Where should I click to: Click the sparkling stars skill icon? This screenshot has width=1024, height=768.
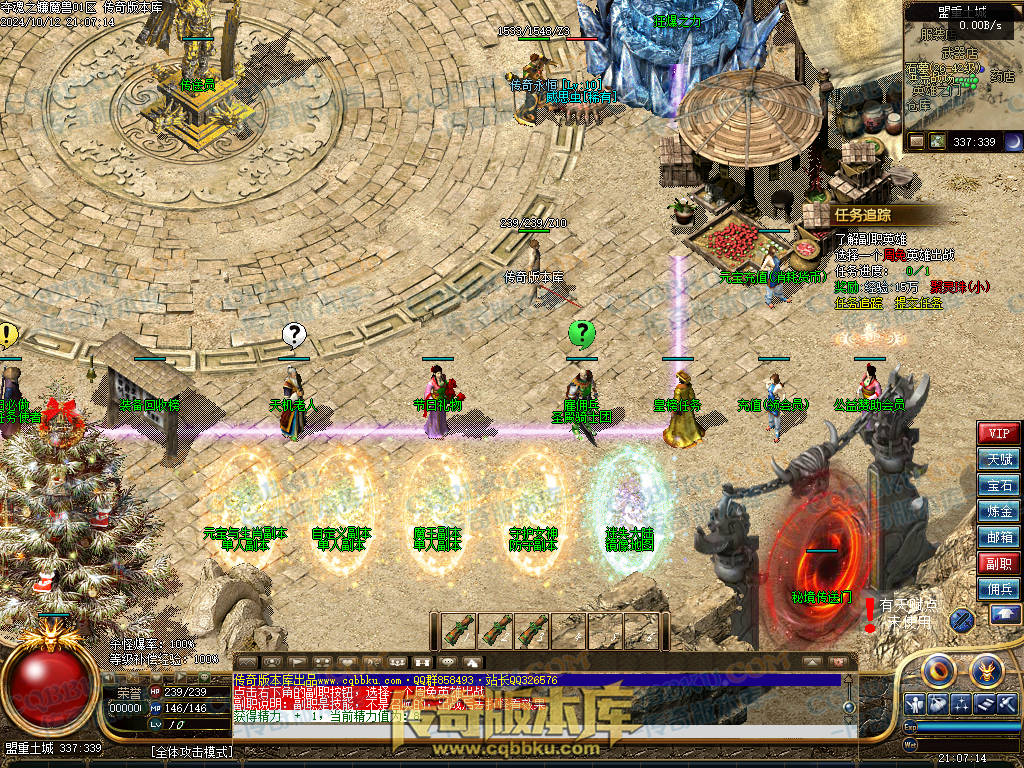tap(961, 703)
